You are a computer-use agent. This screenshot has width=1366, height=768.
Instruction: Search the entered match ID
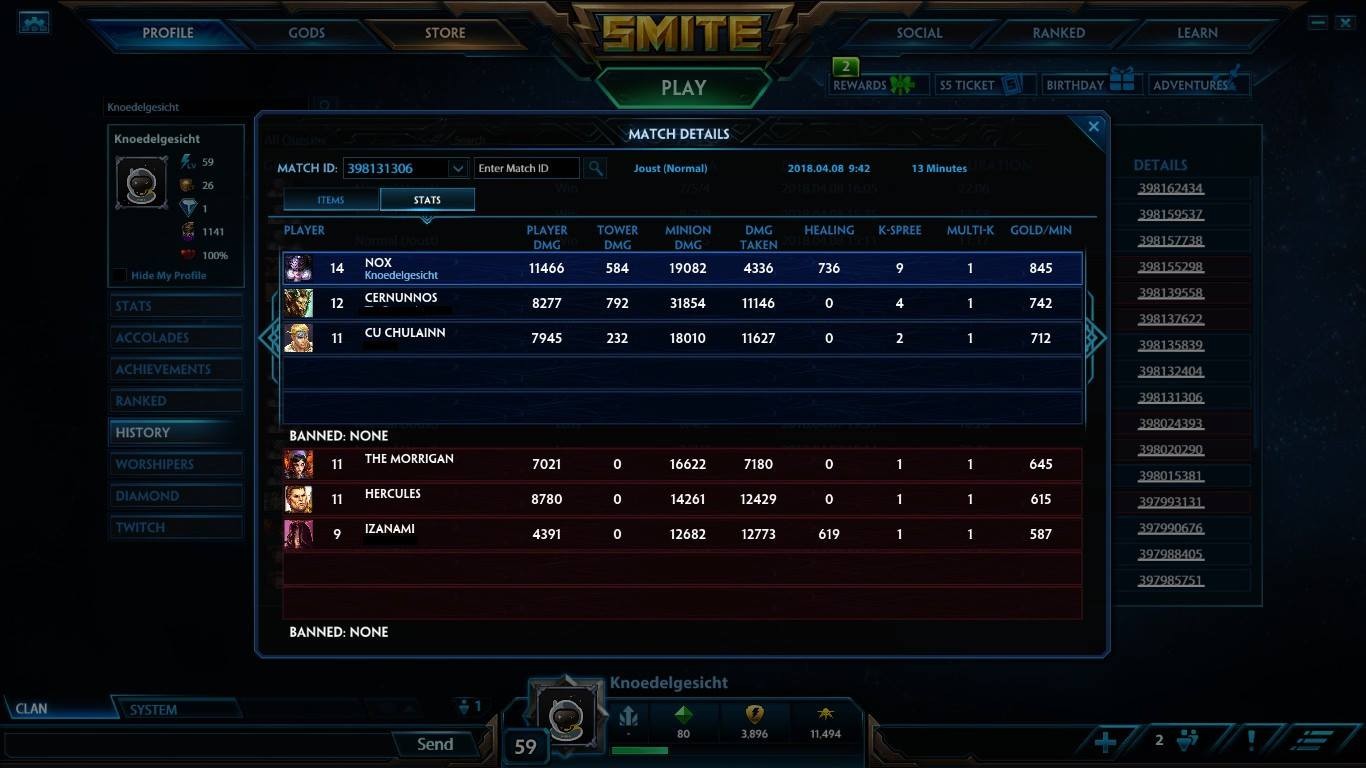point(595,168)
